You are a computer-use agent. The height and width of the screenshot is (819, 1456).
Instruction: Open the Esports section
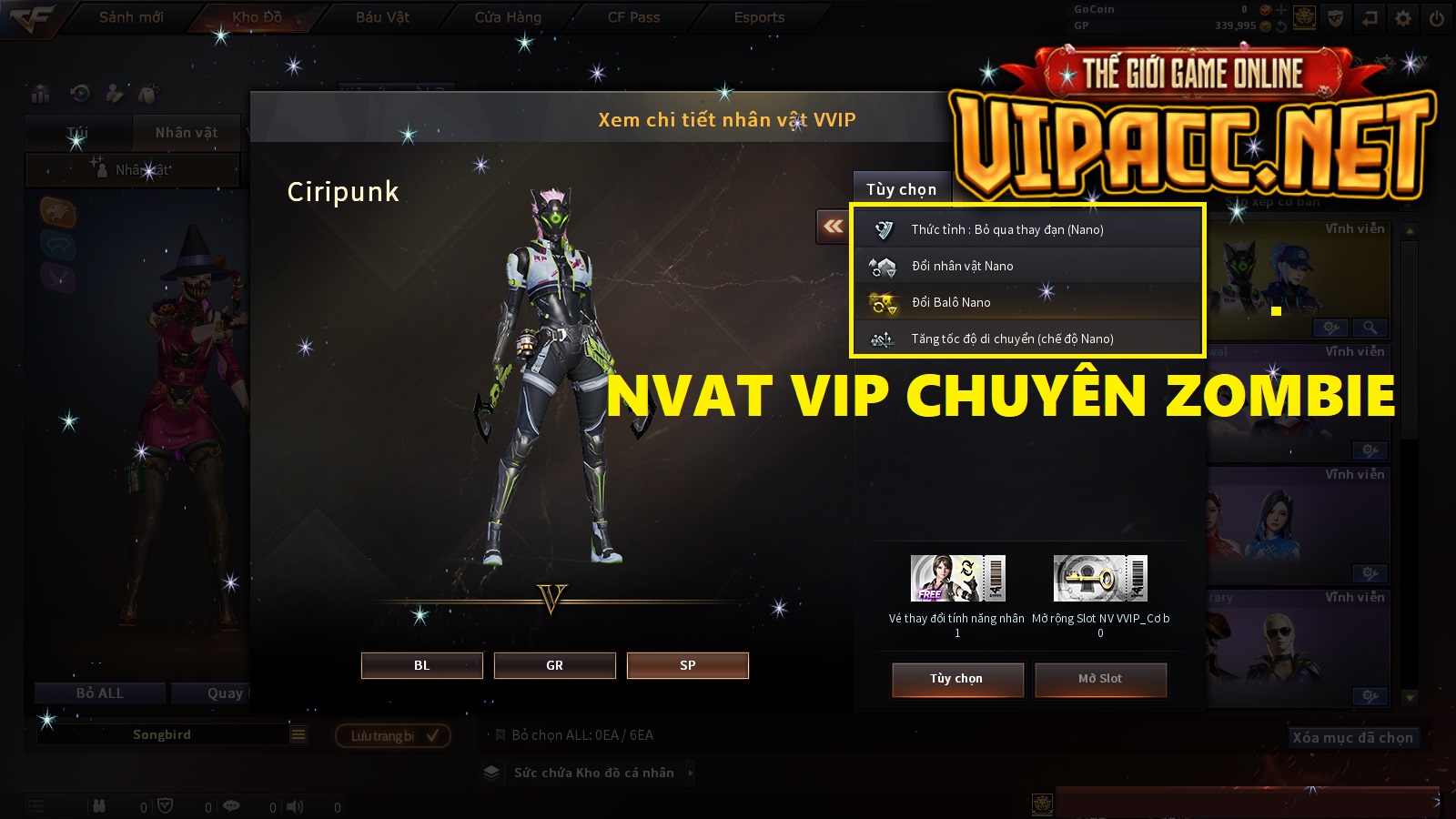(759, 17)
